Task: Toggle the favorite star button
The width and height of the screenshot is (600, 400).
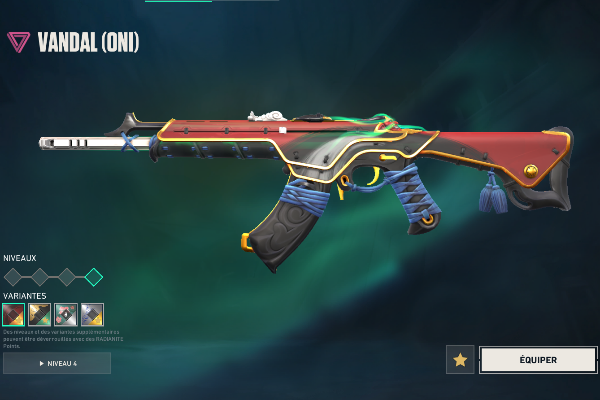Action: 460,359
